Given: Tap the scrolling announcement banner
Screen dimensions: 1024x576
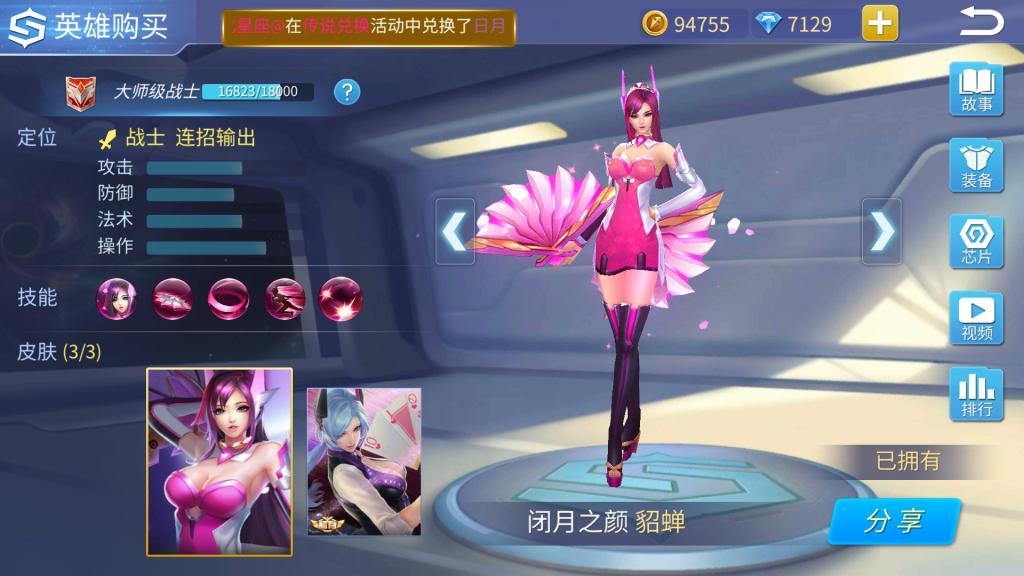Looking at the screenshot, I should tap(368, 27).
